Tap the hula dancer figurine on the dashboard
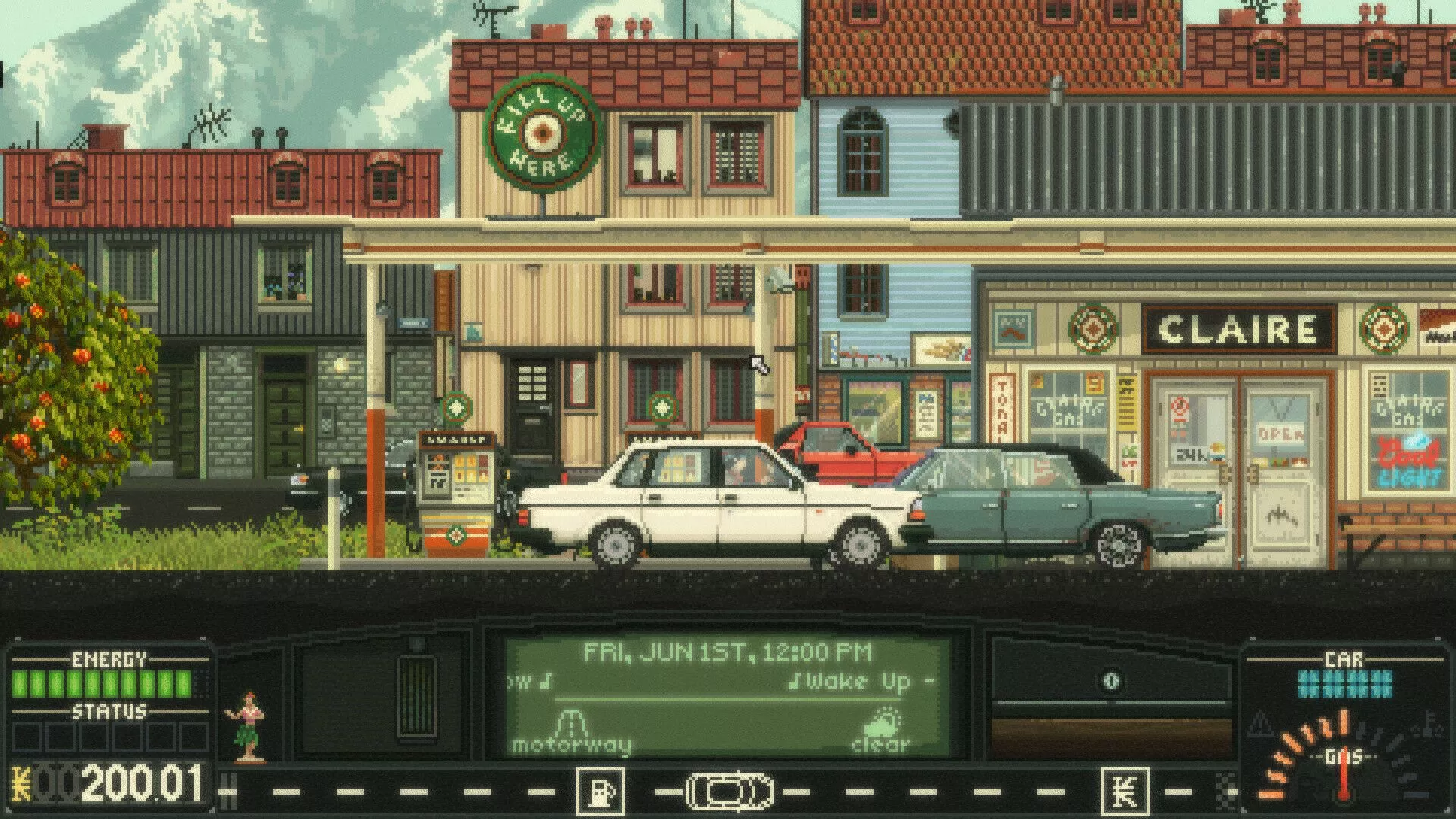 point(246,726)
